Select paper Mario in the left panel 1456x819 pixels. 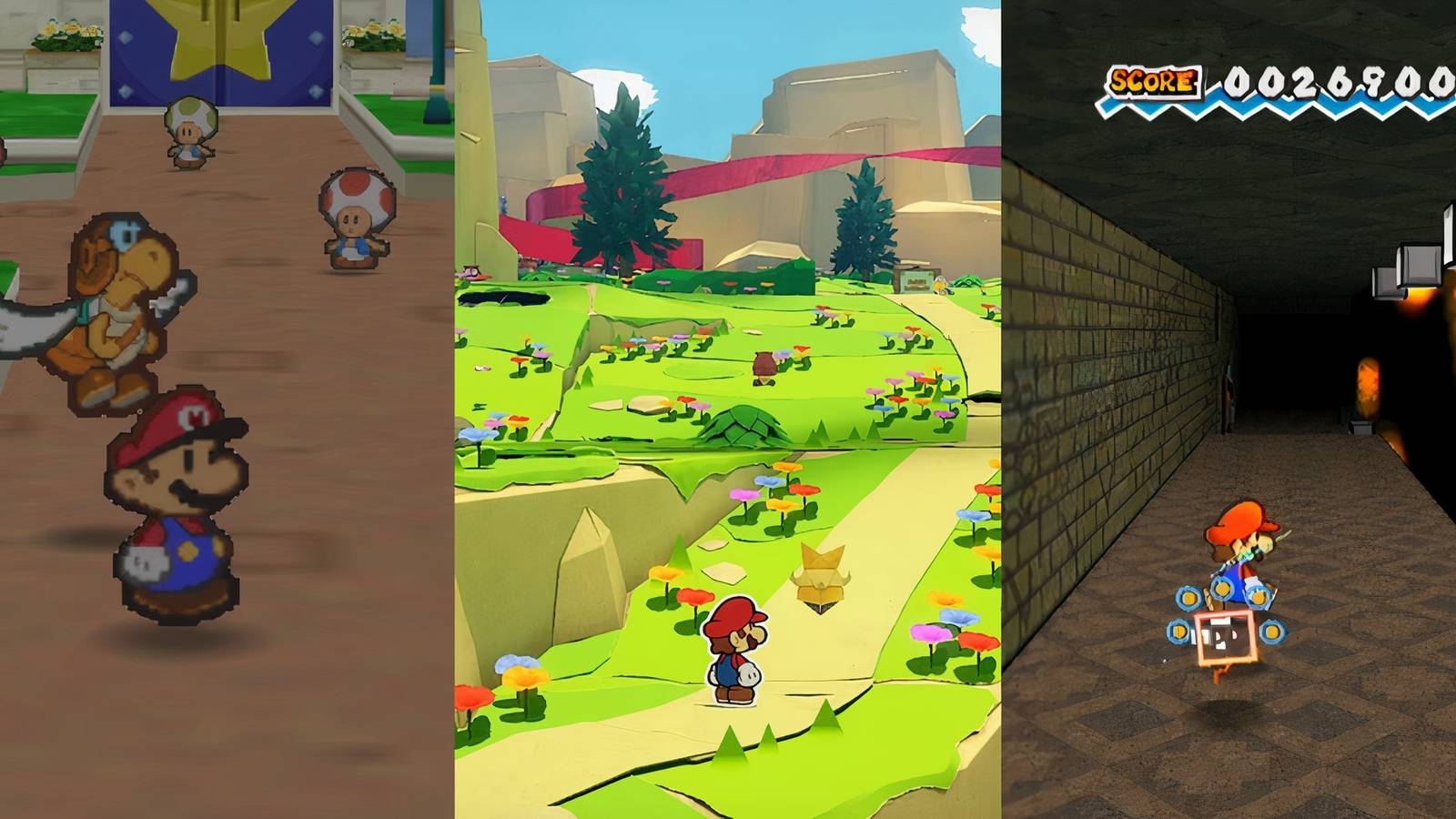pos(177,510)
